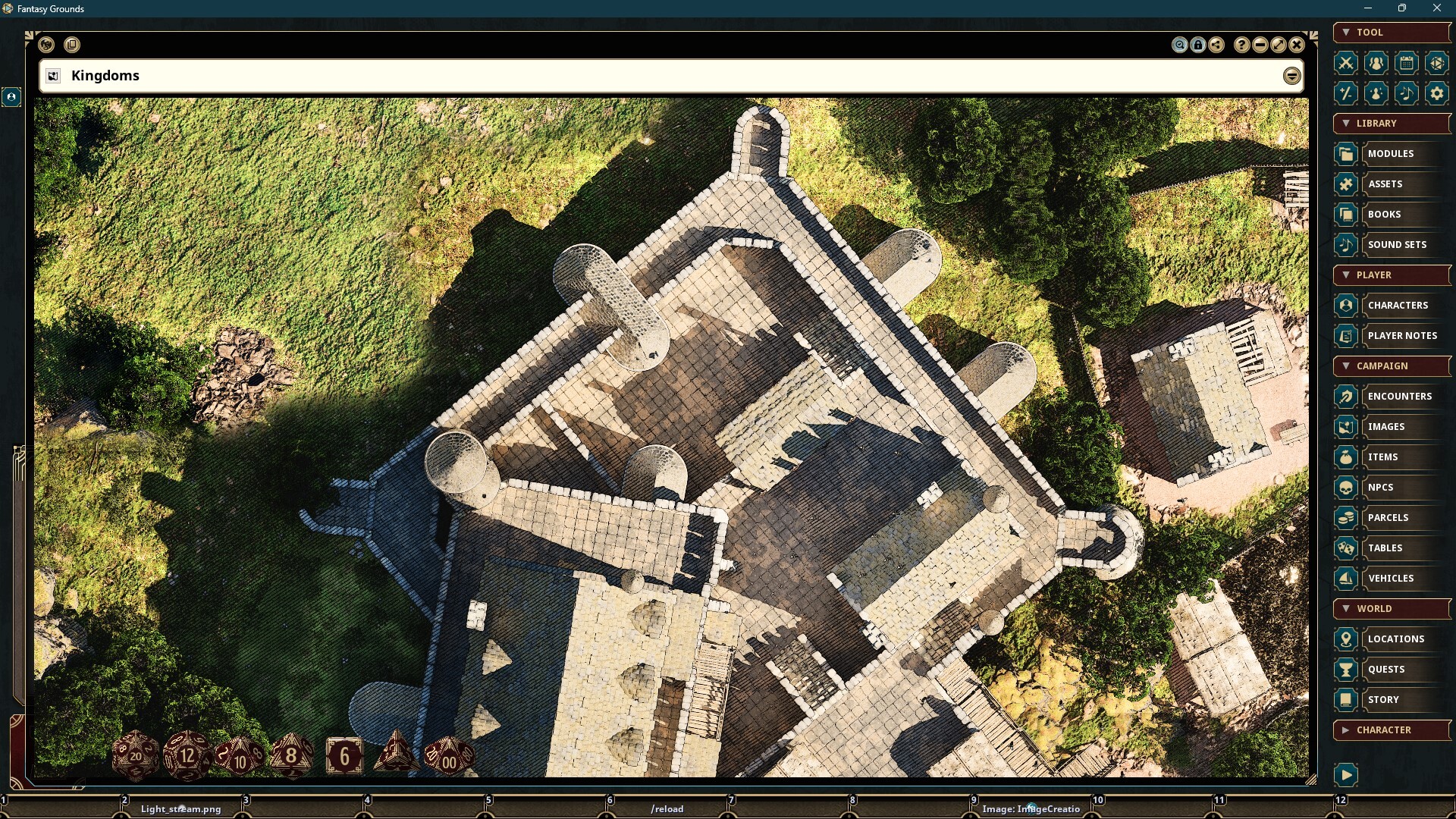This screenshot has height=819, width=1456.
Task: Open the Combat Tracker crossed-swords tool
Action: click(x=1346, y=63)
